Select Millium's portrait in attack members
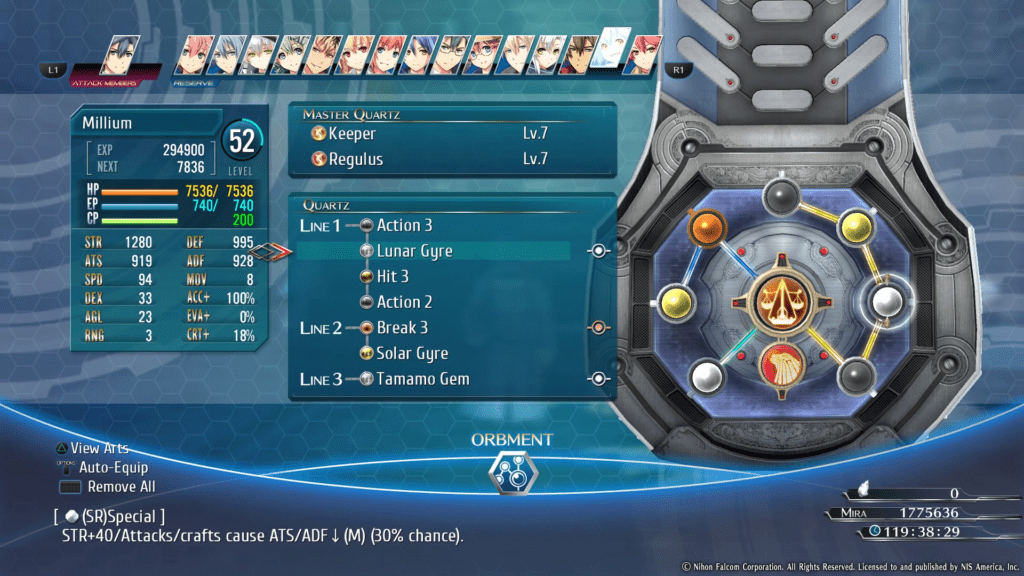Image resolution: width=1024 pixels, height=576 pixels. pyautogui.click(x=119, y=56)
